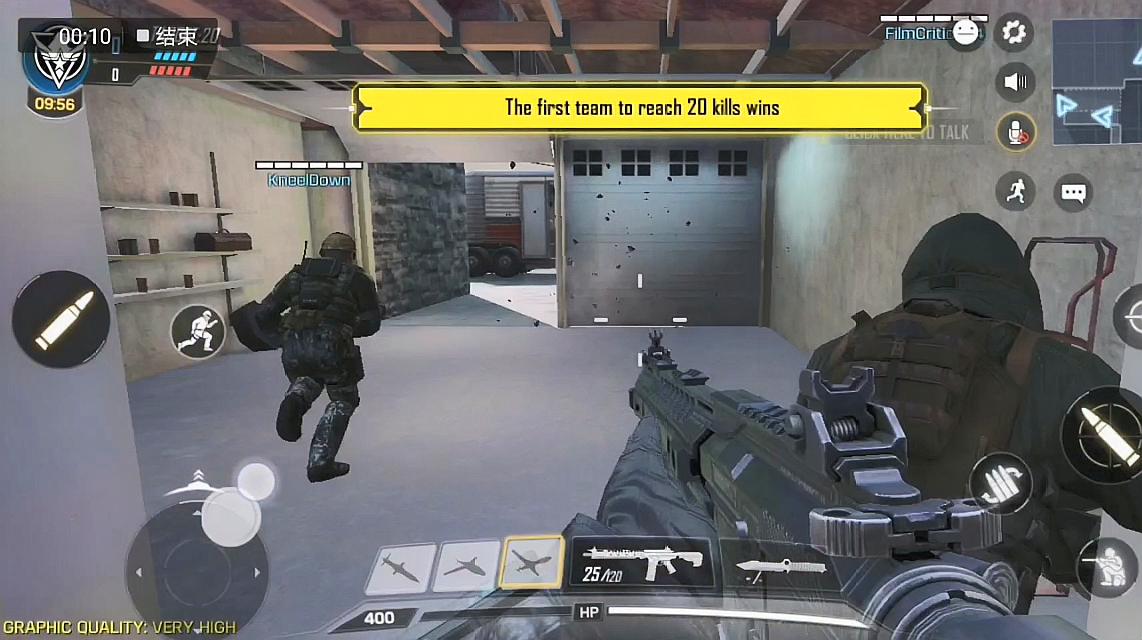Viewport: 1142px width, 640px height.
Task: Select the middle jet scorestreak slot
Action: click(466, 568)
